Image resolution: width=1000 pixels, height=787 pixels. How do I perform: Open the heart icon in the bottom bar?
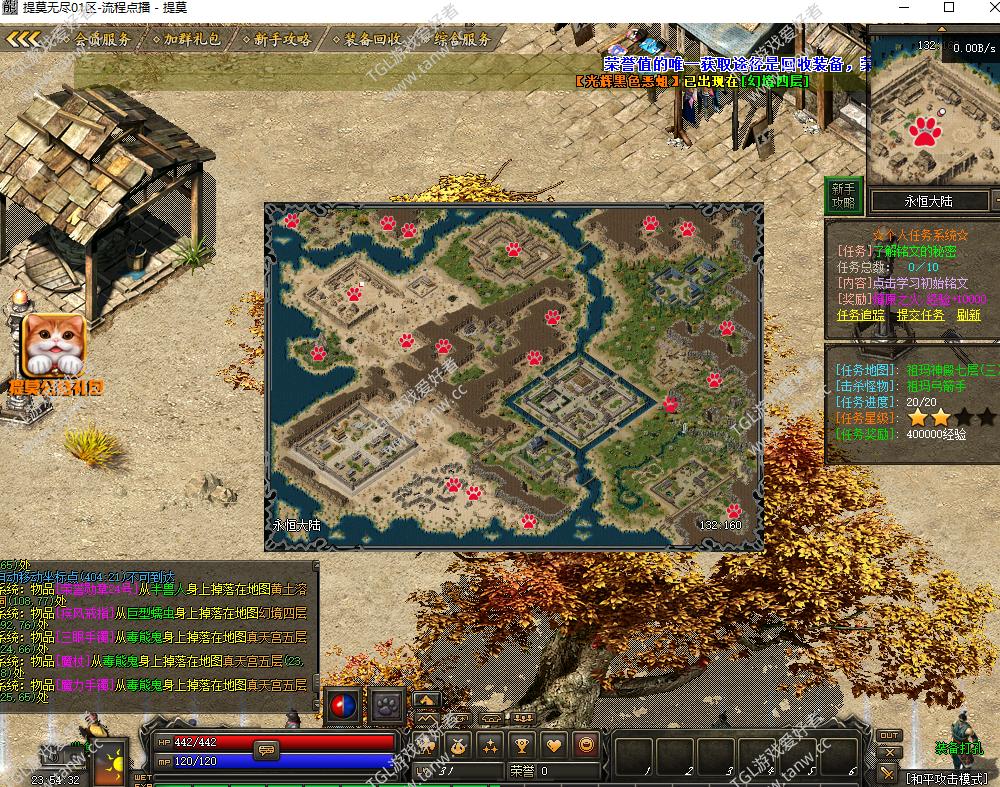553,744
